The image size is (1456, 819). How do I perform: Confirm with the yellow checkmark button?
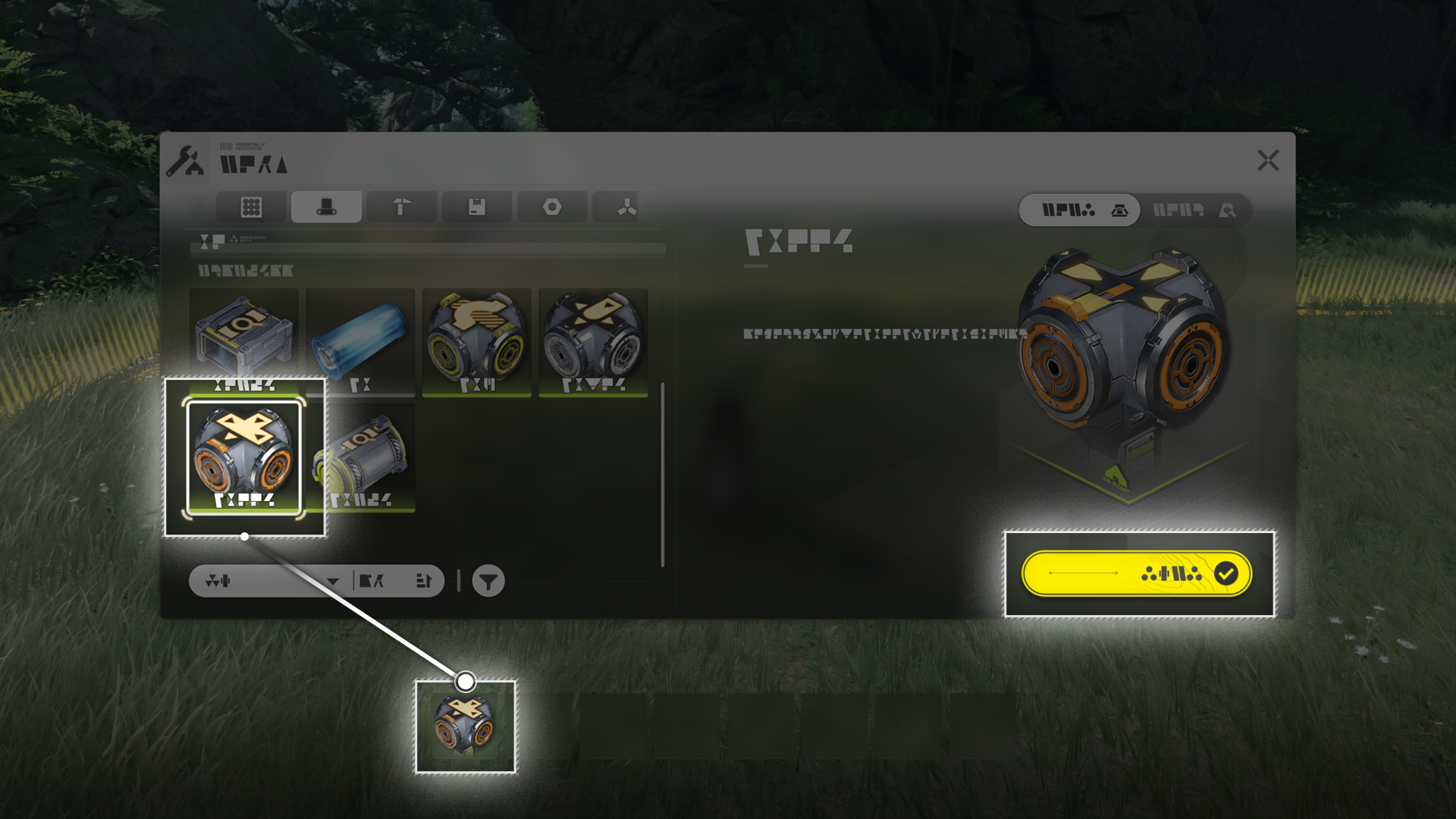[x=1136, y=574]
